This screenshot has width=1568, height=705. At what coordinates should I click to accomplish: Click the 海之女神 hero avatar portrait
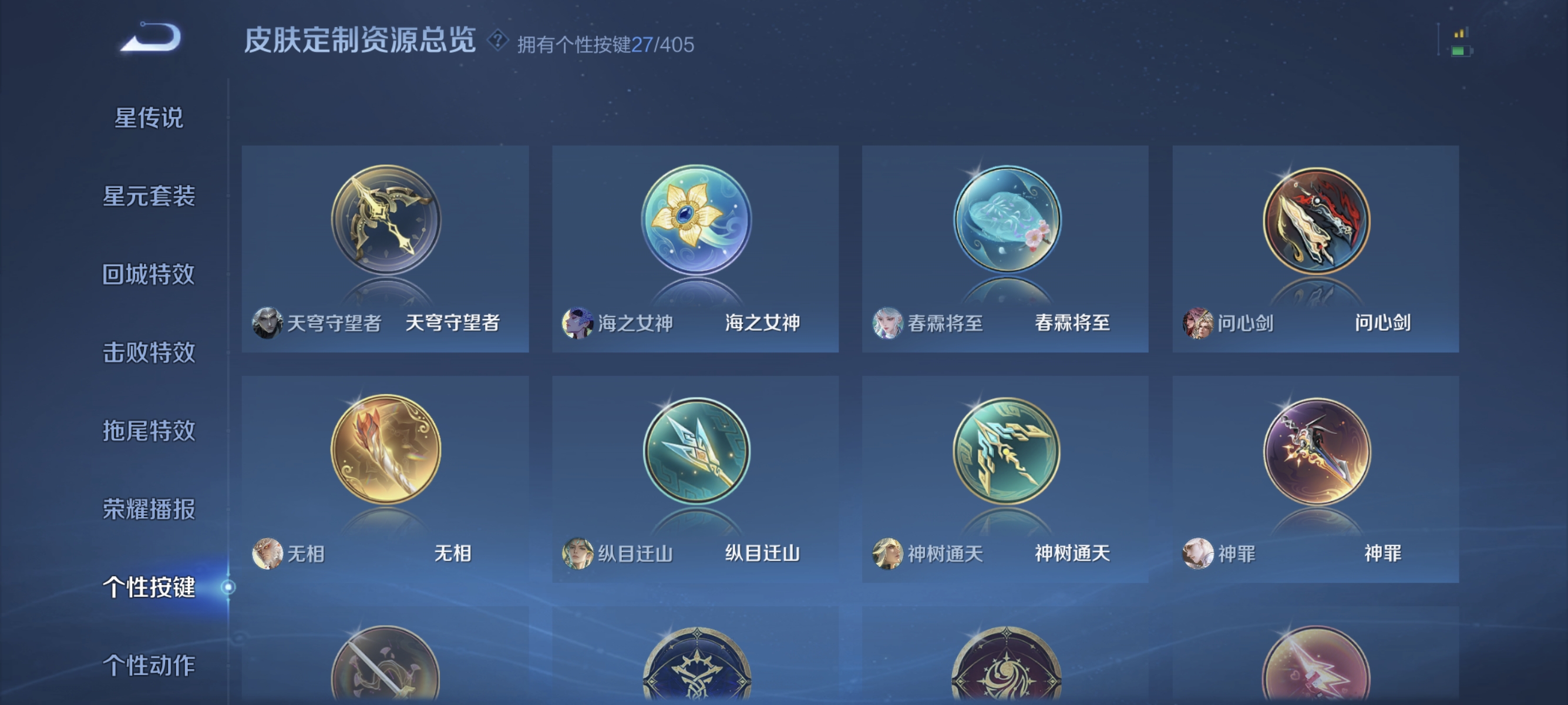577,323
